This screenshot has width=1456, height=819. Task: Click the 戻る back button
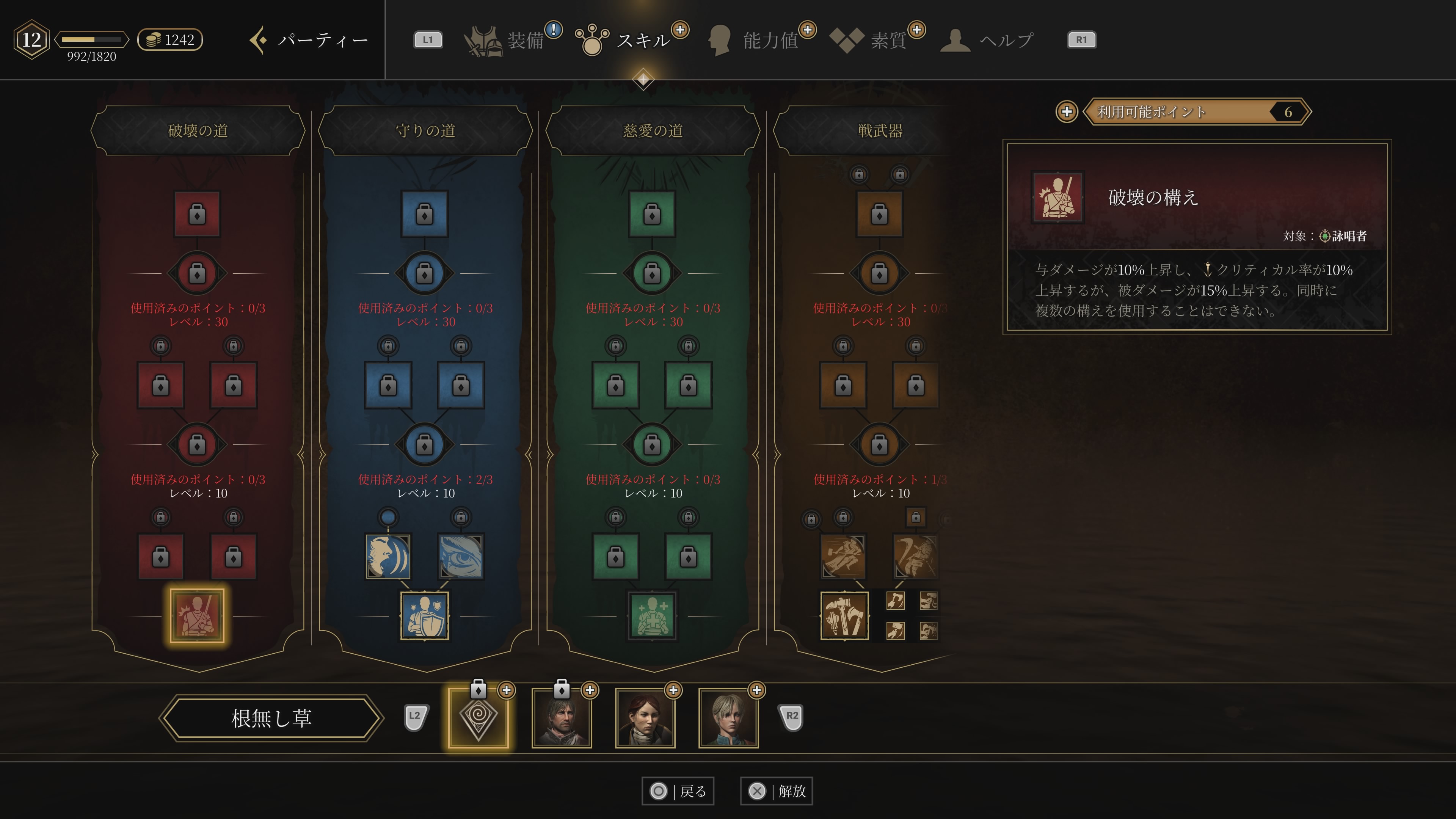click(x=678, y=791)
